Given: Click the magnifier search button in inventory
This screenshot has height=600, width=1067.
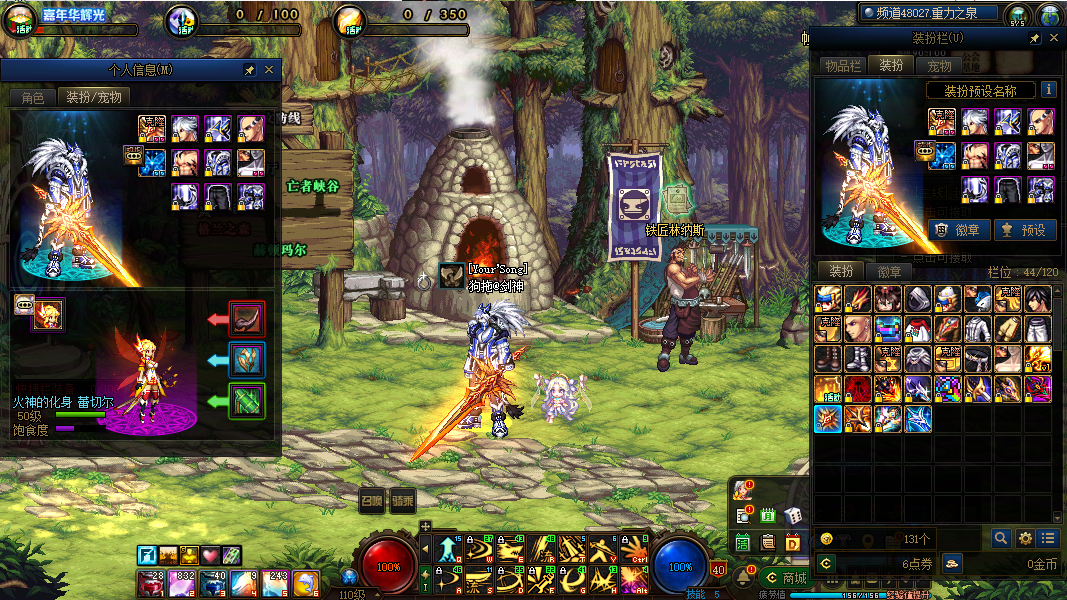Looking at the screenshot, I should 1001,538.
